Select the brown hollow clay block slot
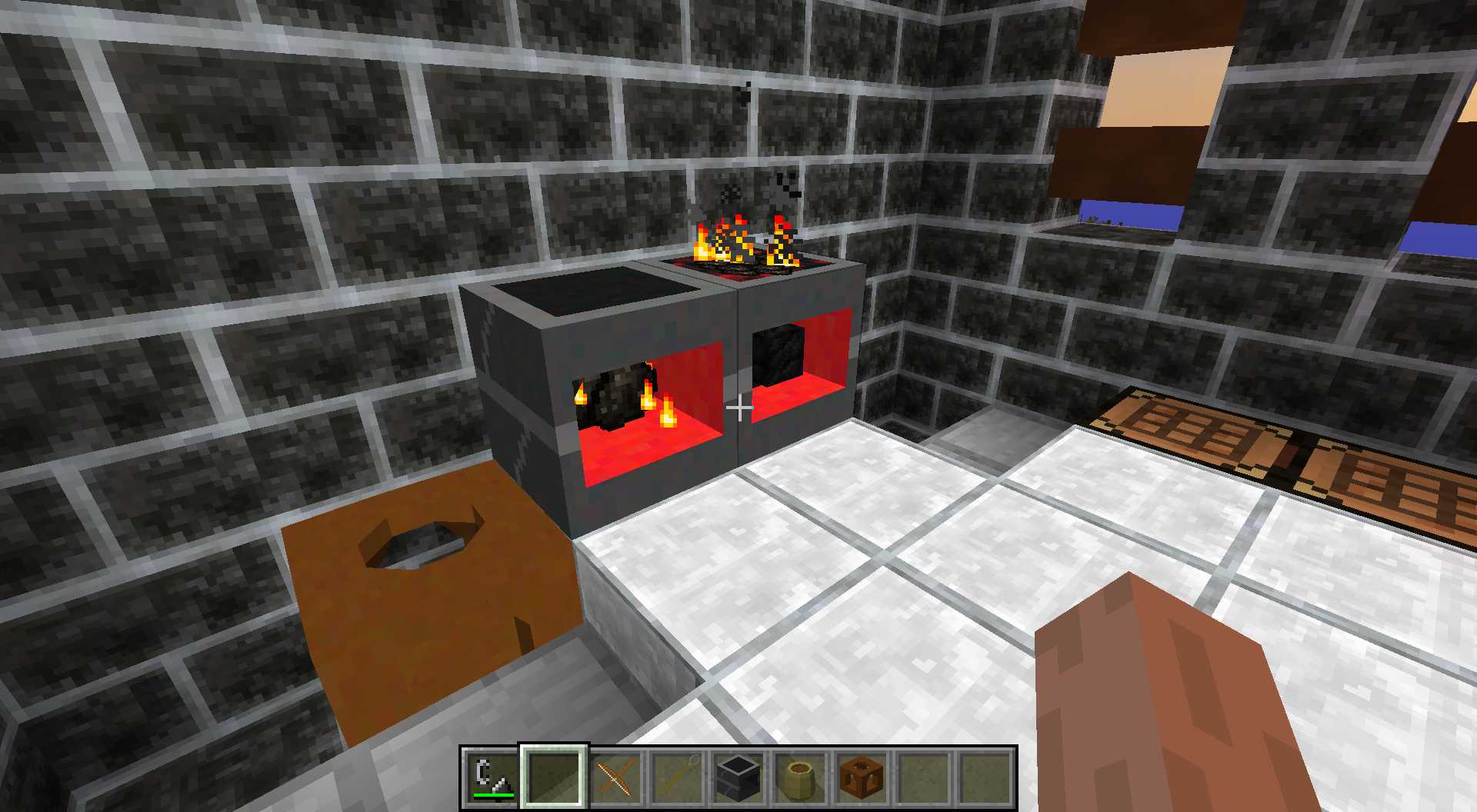This screenshot has width=1477, height=812. coord(862,776)
